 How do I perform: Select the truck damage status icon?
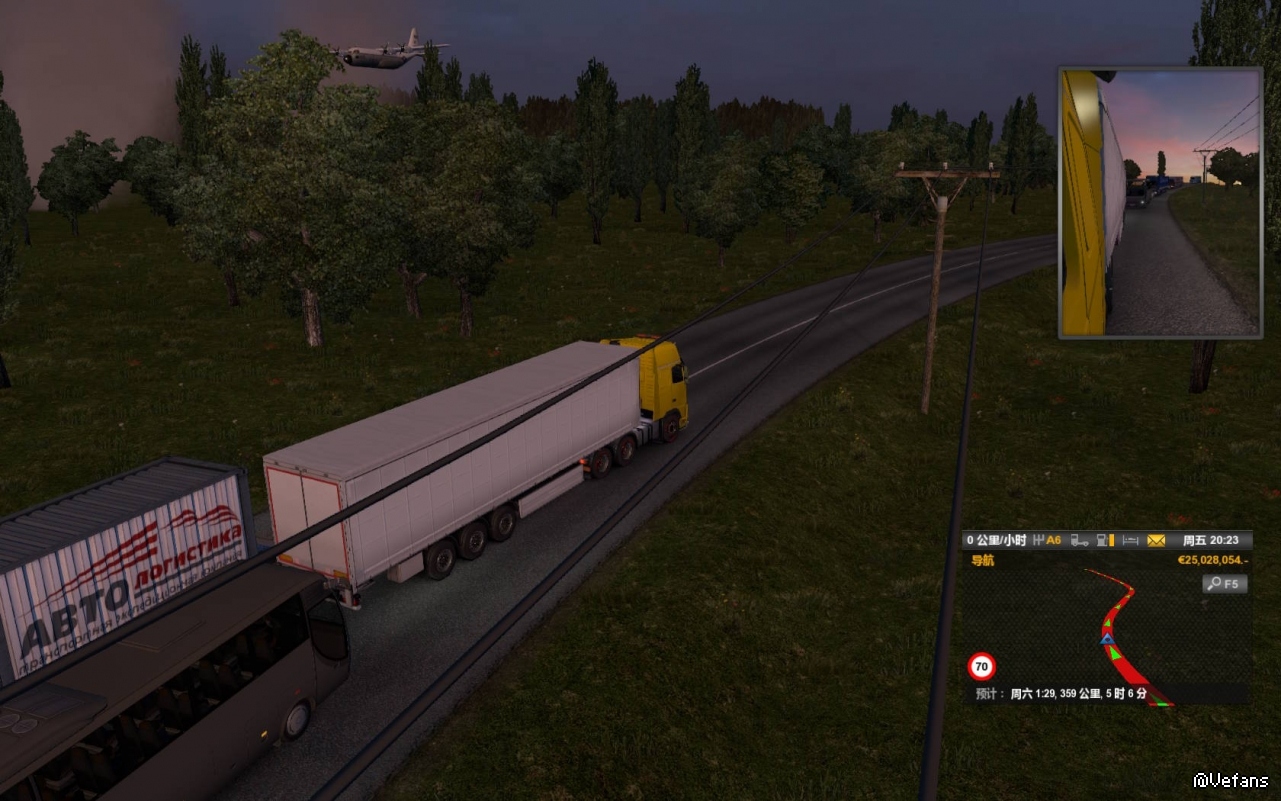(1079, 540)
